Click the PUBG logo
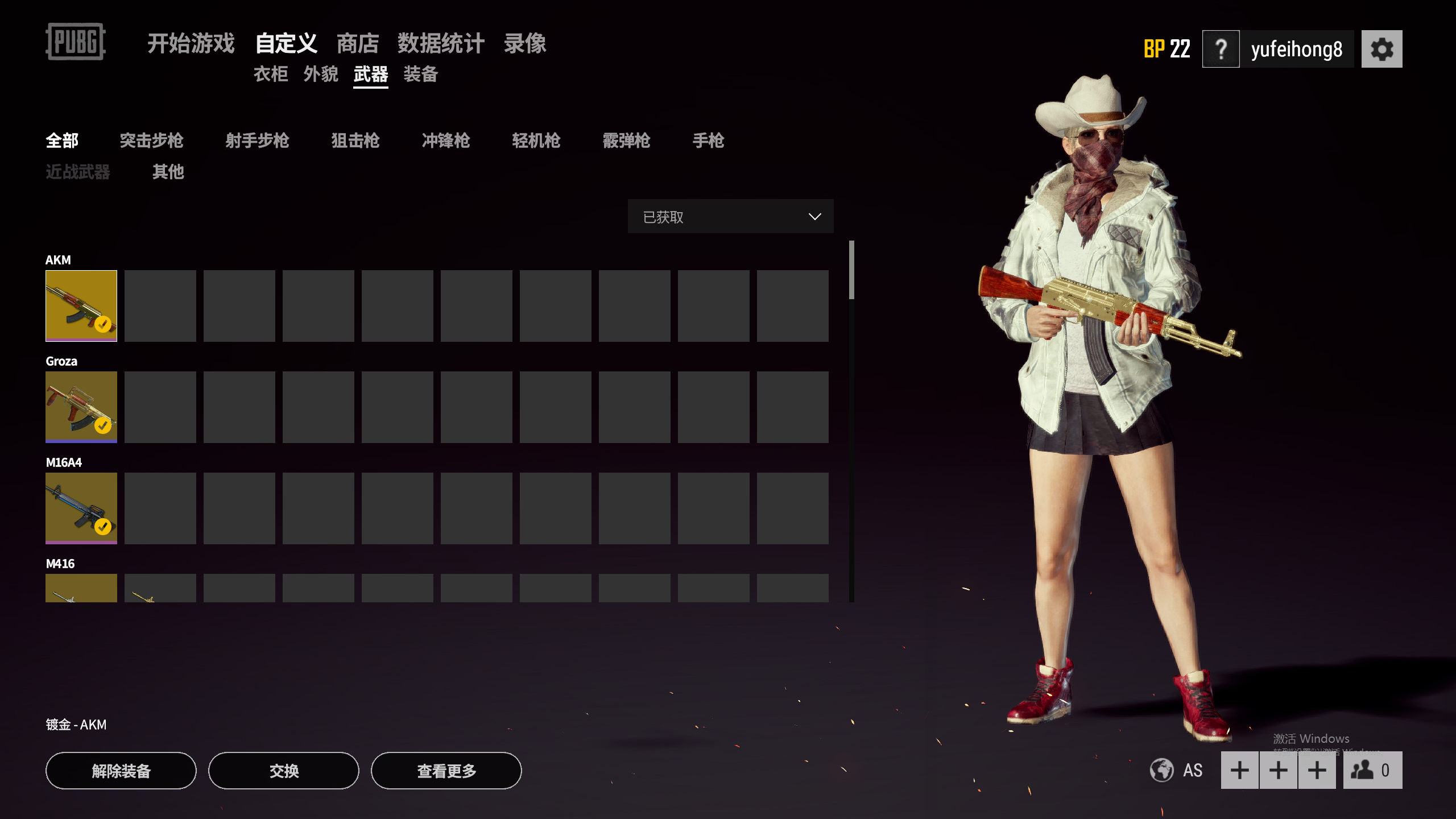 [x=76, y=42]
